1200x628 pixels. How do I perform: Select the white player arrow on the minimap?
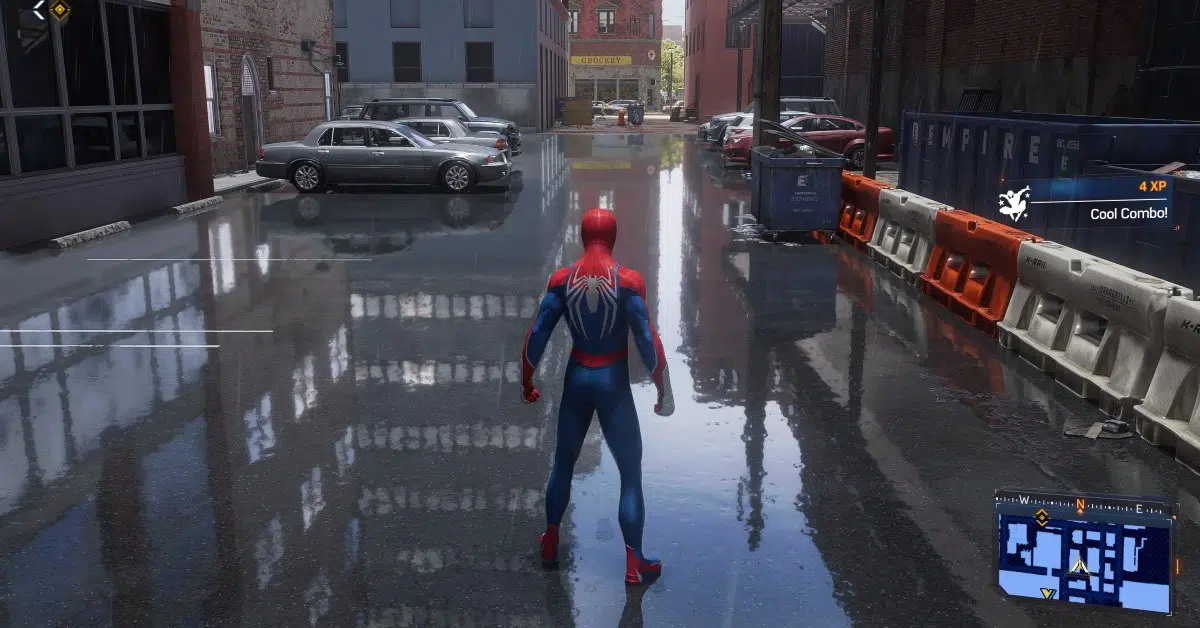pyautogui.click(x=1079, y=566)
